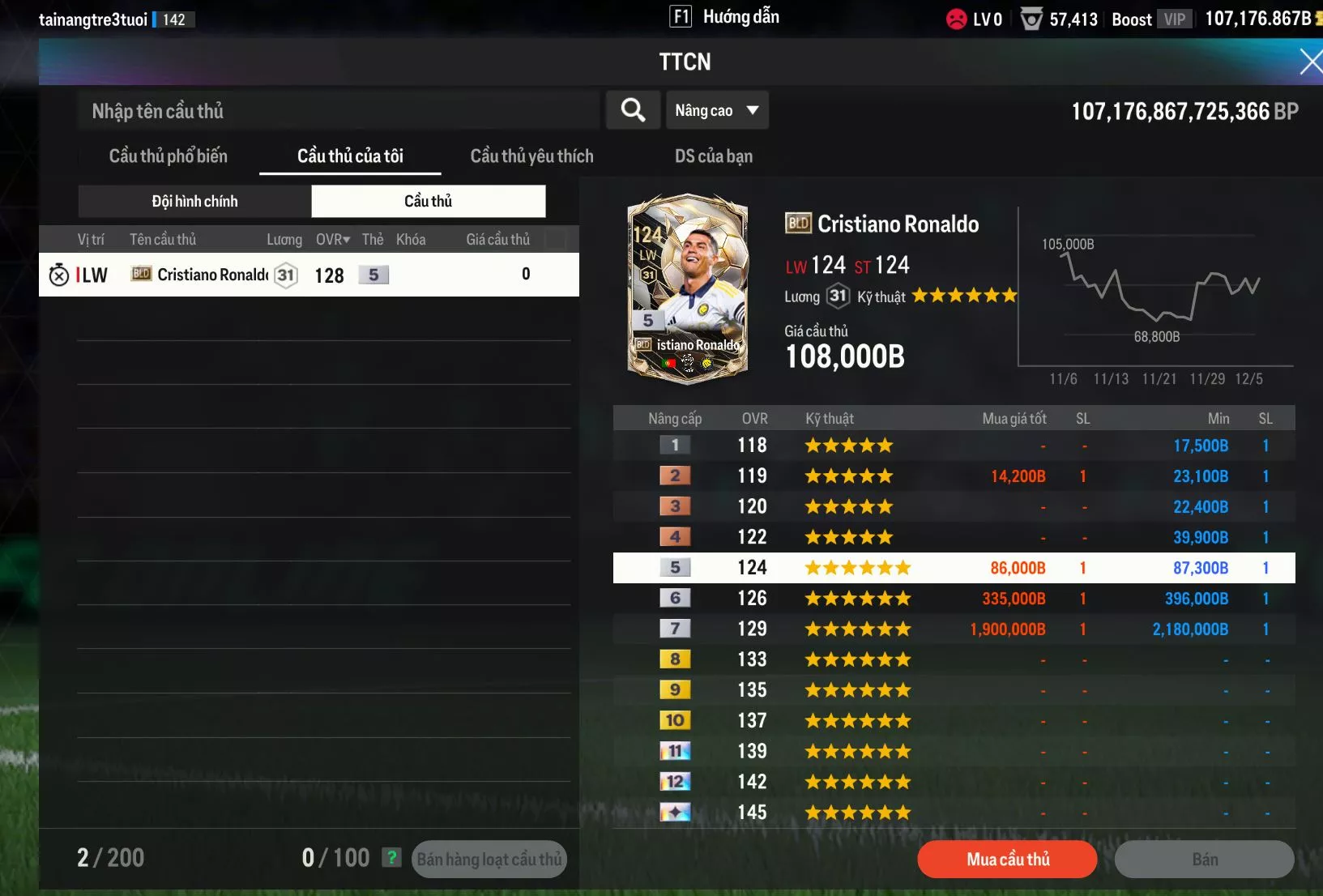Close the TTCN window
This screenshot has width=1323, height=896.
pos(1309,62)
